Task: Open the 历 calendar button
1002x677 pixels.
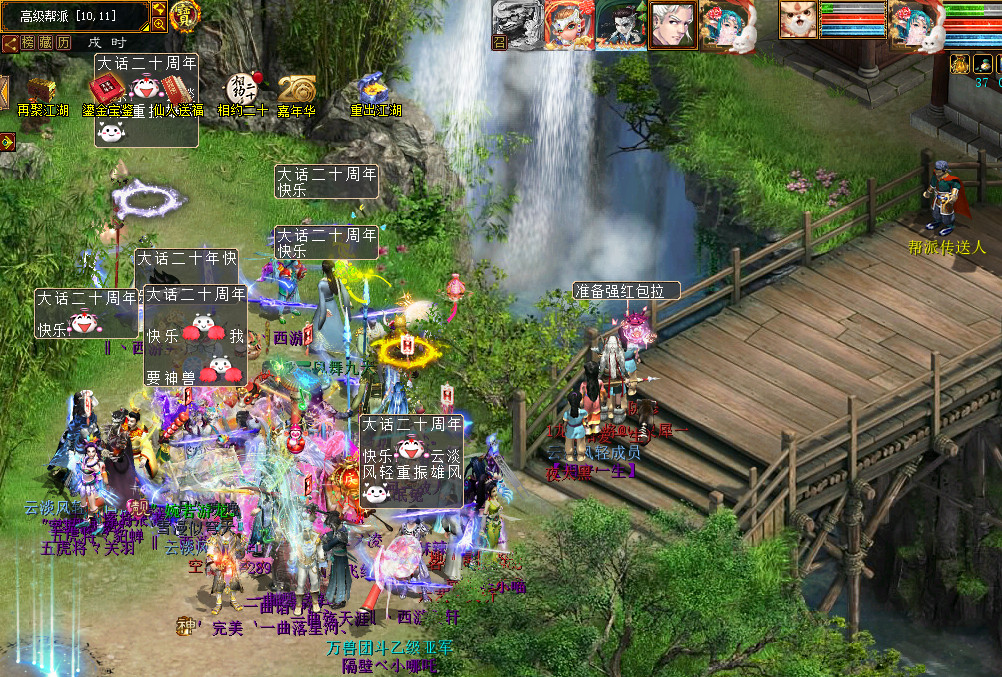Action: coord(63,43)
